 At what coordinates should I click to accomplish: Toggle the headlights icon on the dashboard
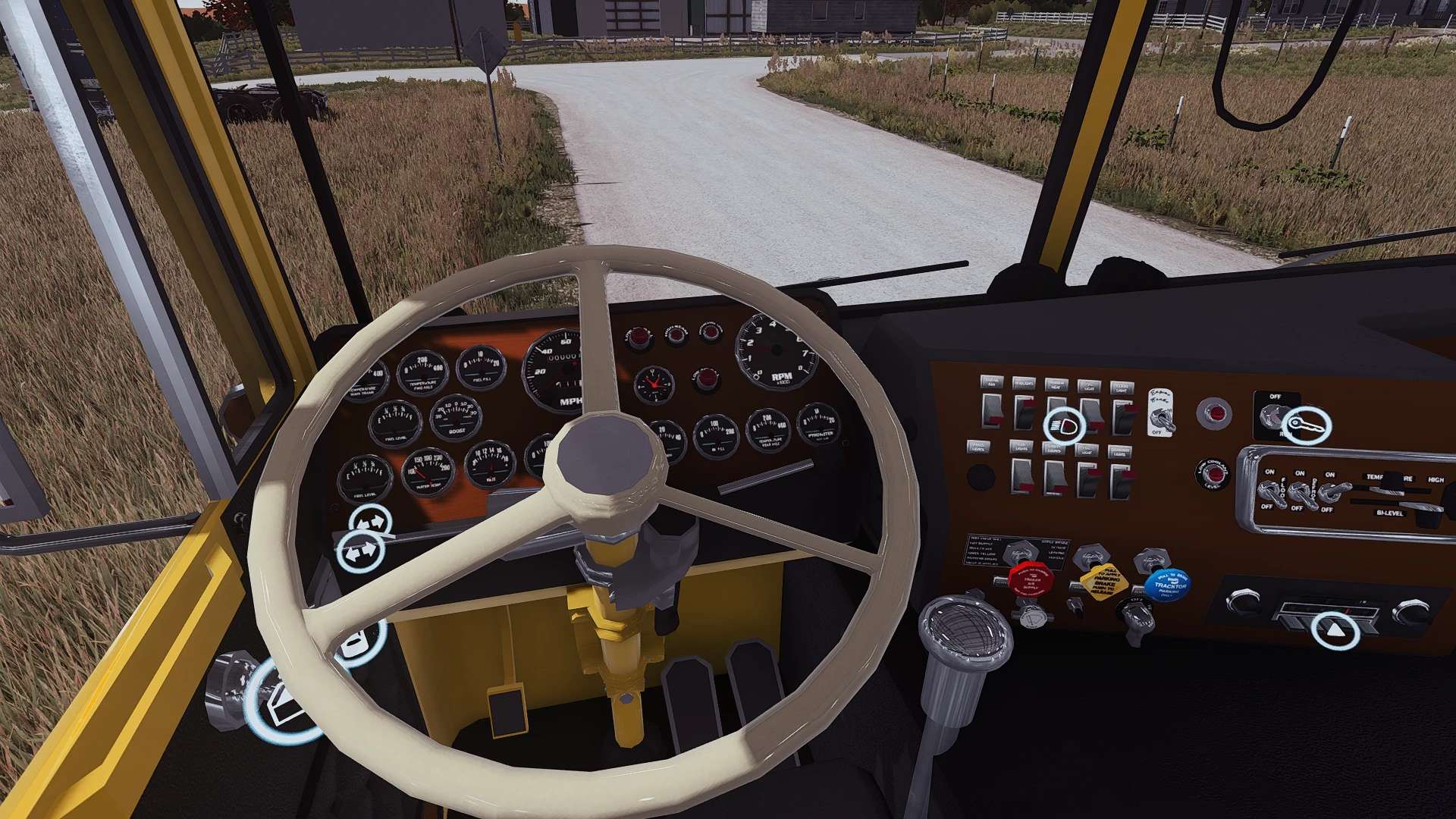[x=1064, y=425]
